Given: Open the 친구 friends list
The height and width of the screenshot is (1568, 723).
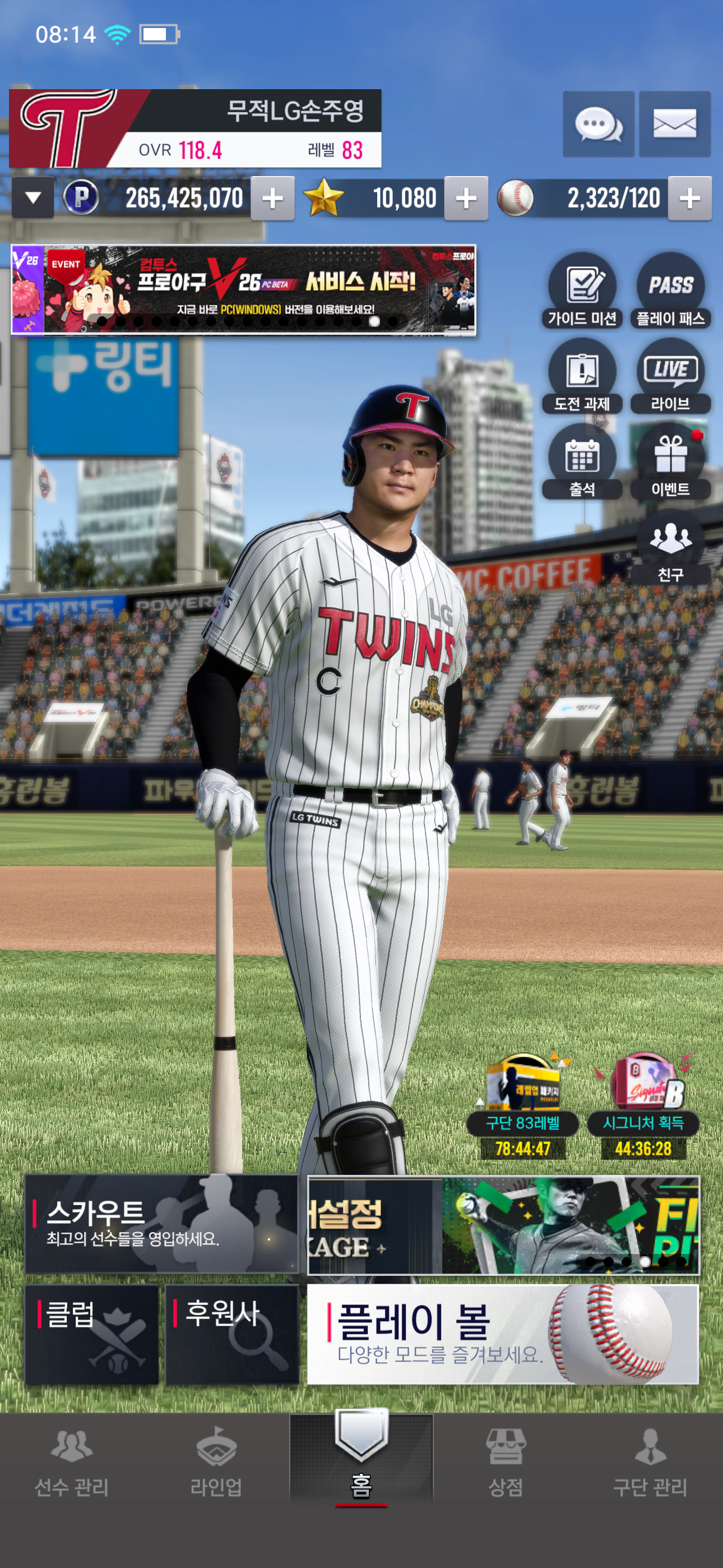Looking at the screenshot, I should pyautogui.click(x=671, y=547).
